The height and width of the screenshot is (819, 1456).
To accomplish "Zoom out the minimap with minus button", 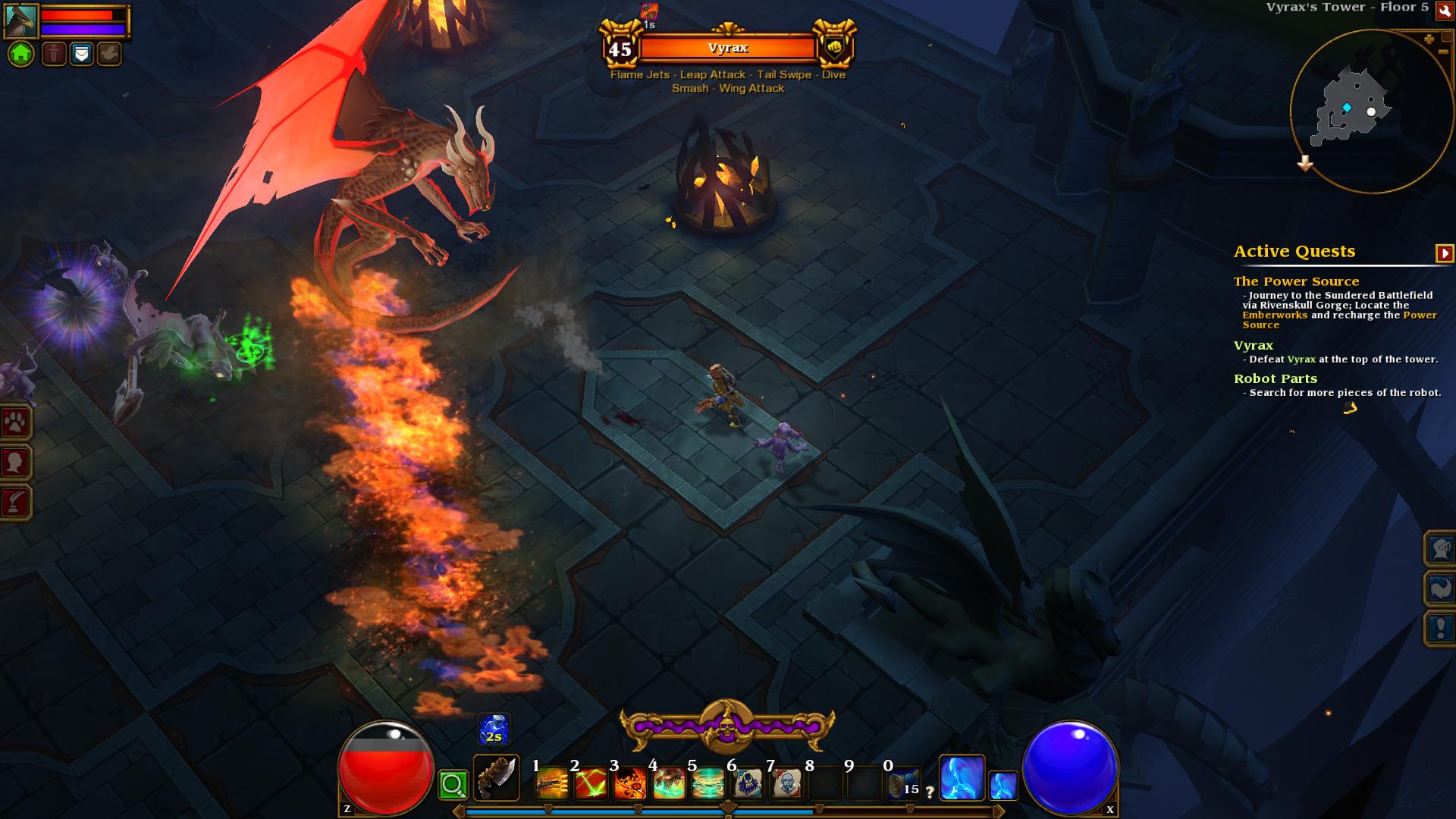I will coord(1442,52).
